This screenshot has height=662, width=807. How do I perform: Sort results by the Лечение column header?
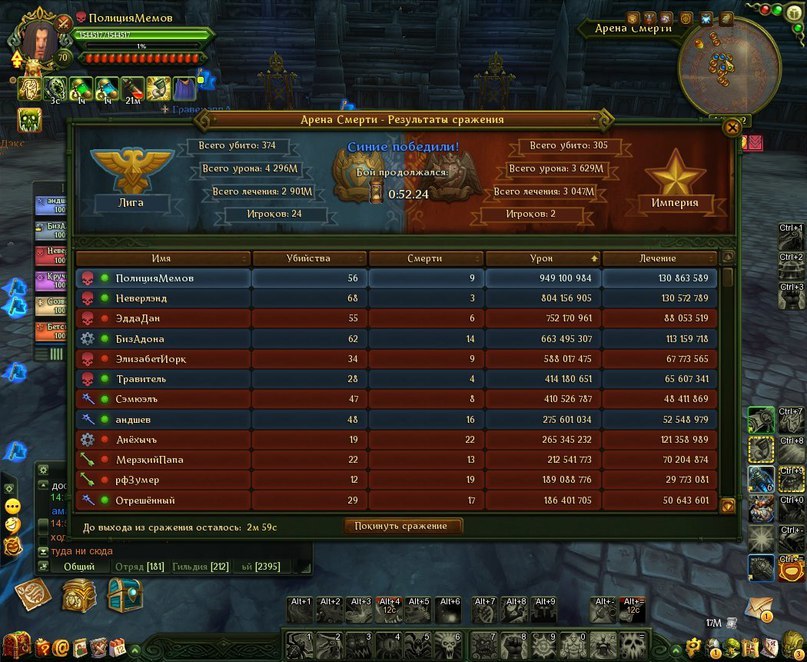[659, 258]
